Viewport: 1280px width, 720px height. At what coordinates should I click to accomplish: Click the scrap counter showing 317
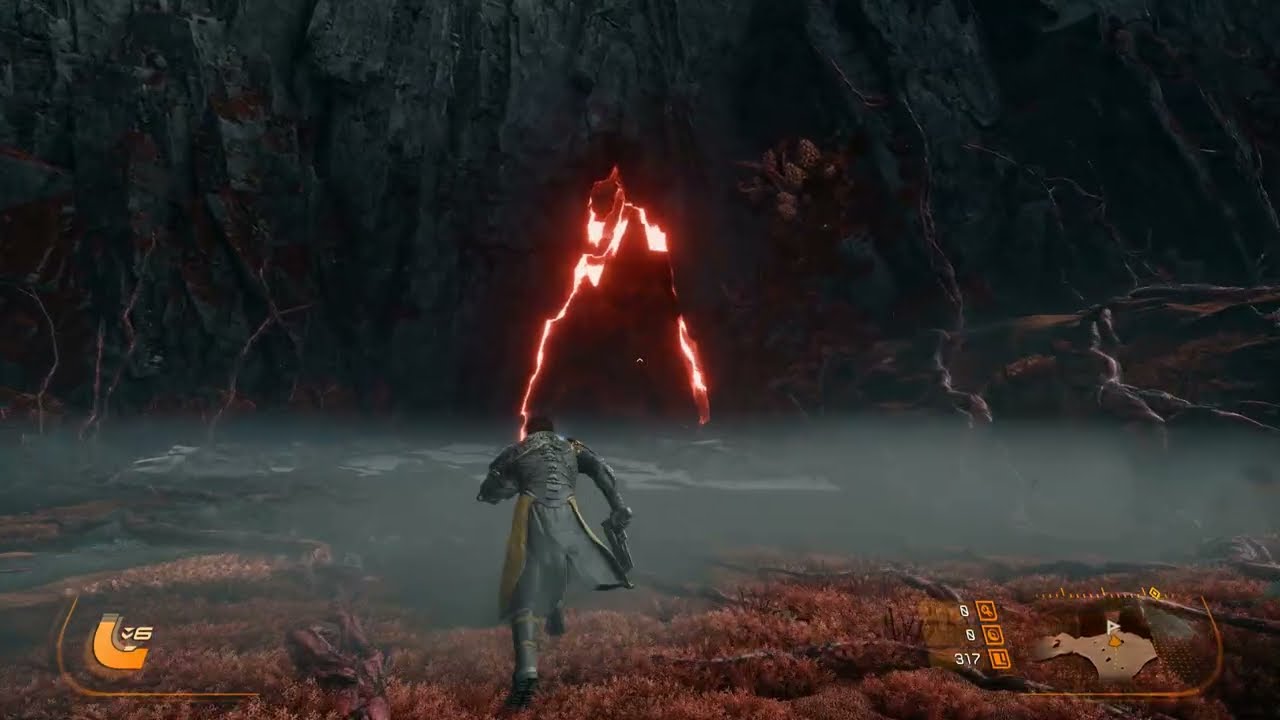[x=967, y=658]
